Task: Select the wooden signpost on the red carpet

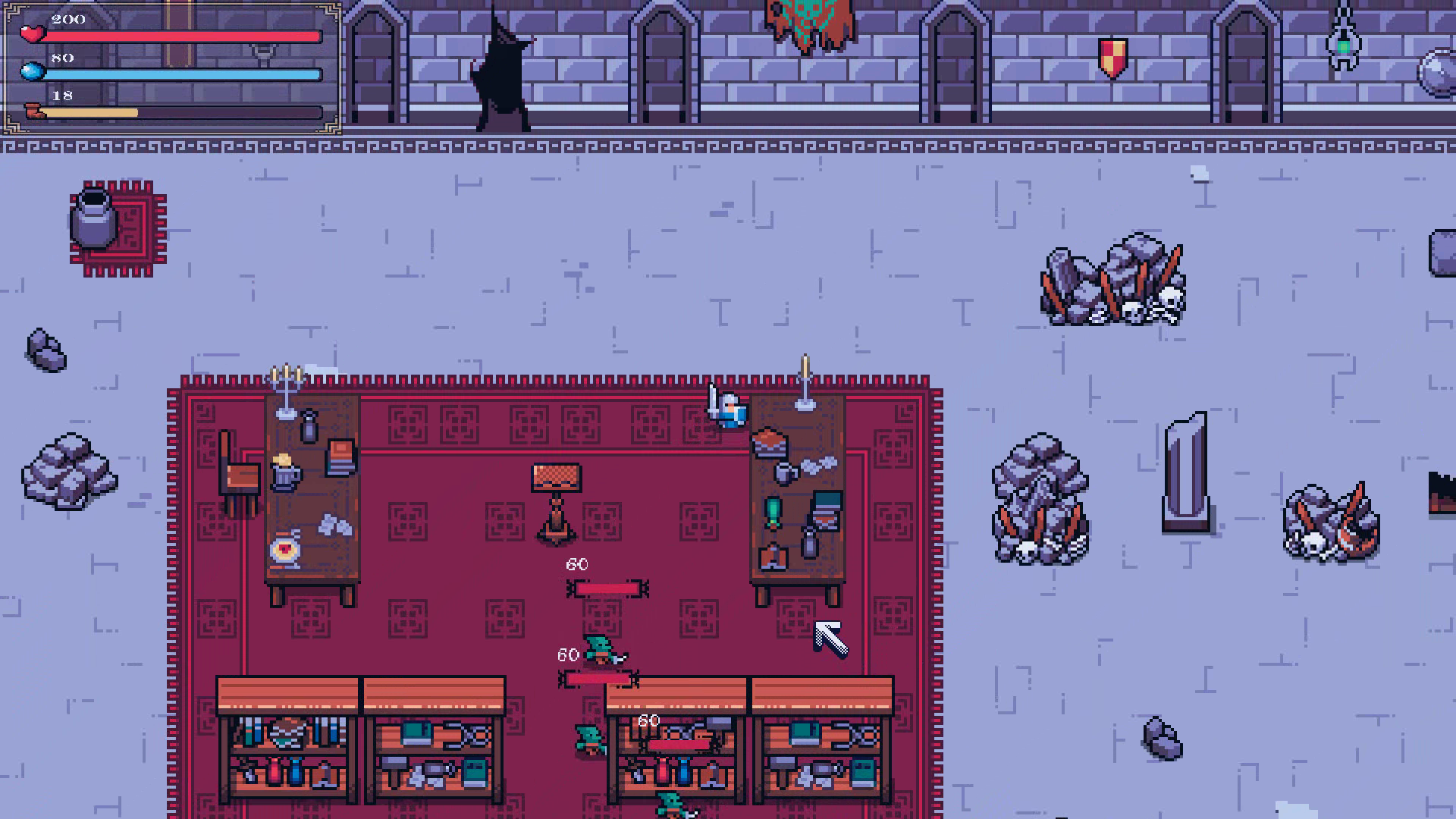Action: (x=556, y=500)
